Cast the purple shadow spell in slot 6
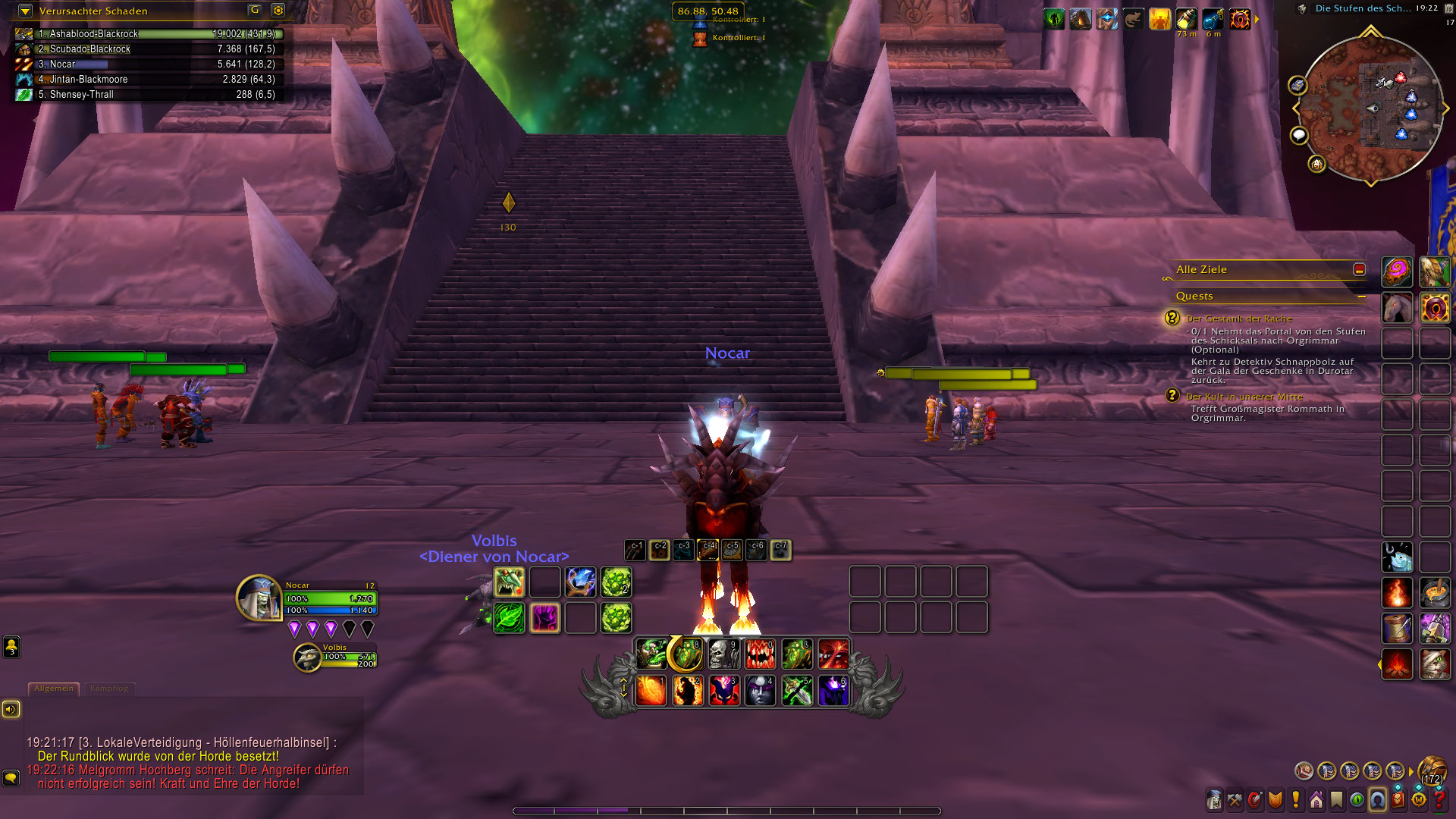 coord(833,691)
